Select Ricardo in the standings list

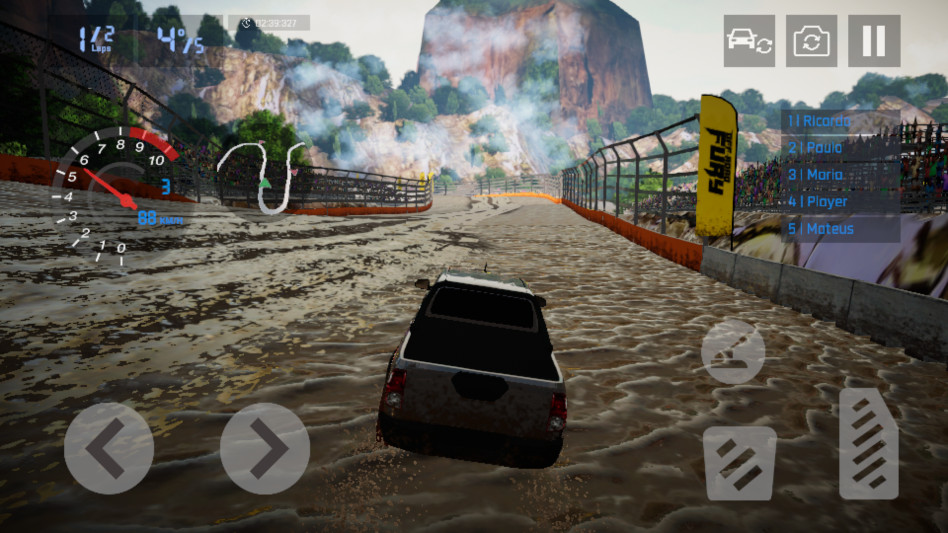tap(839, 121)
